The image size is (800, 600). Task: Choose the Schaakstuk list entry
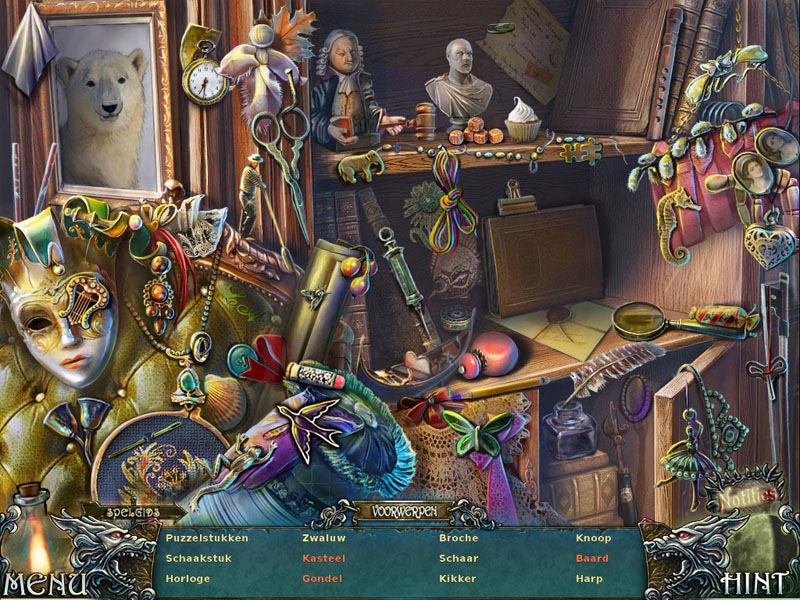click(198, 558)
